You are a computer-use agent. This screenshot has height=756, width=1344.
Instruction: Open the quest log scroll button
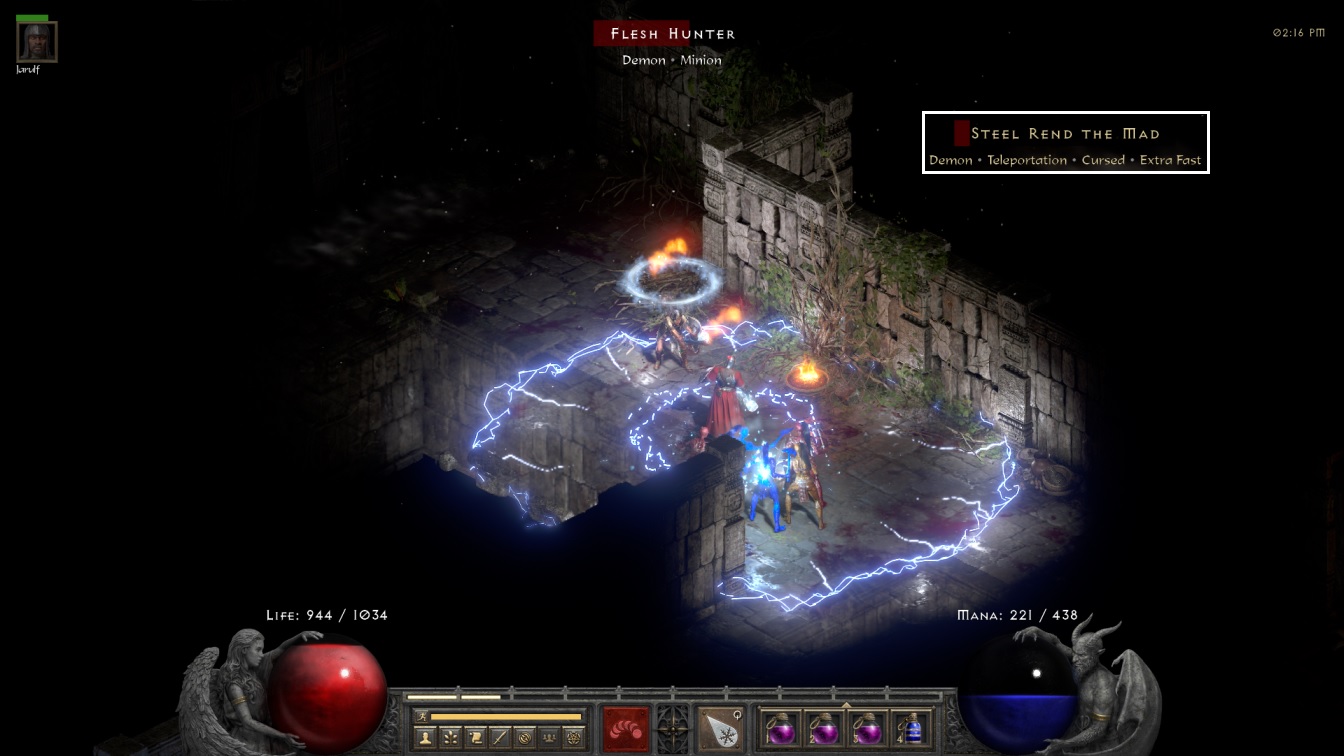[x=476, y=739]
